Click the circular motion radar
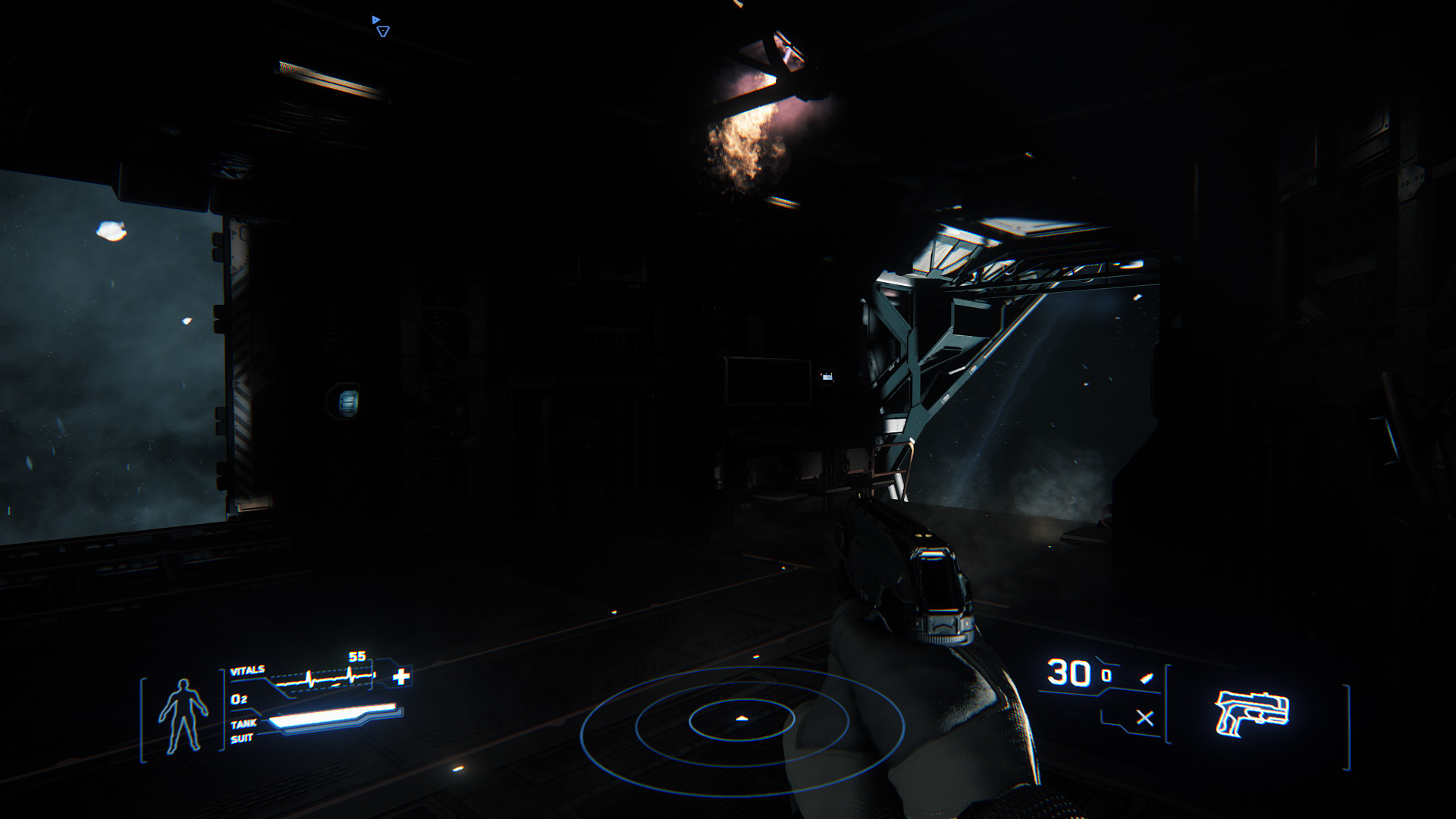The height and width of the screenshot is (819, 1456). tap(742, 720)
